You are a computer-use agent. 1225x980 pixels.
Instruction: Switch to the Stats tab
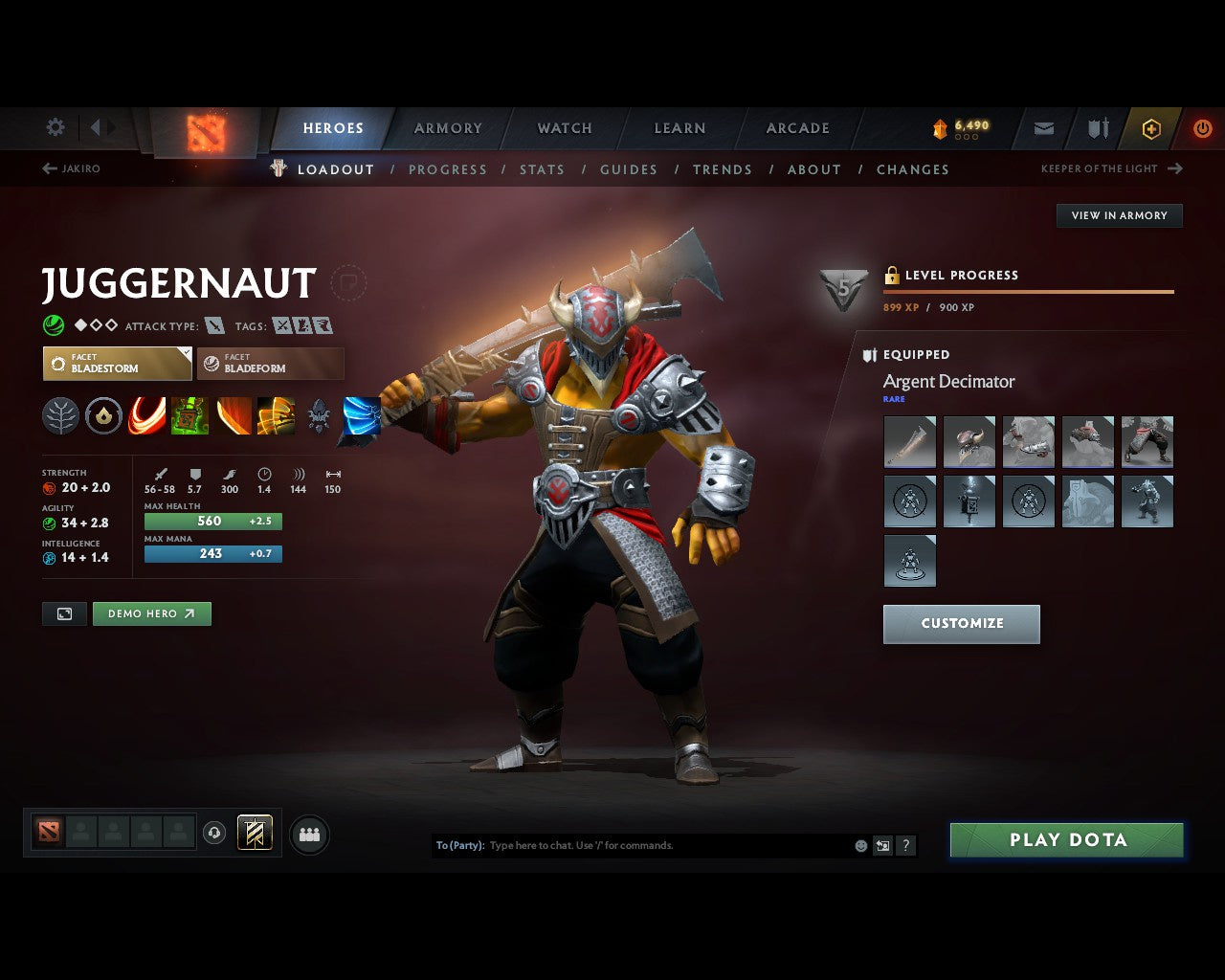click(542, 169)
